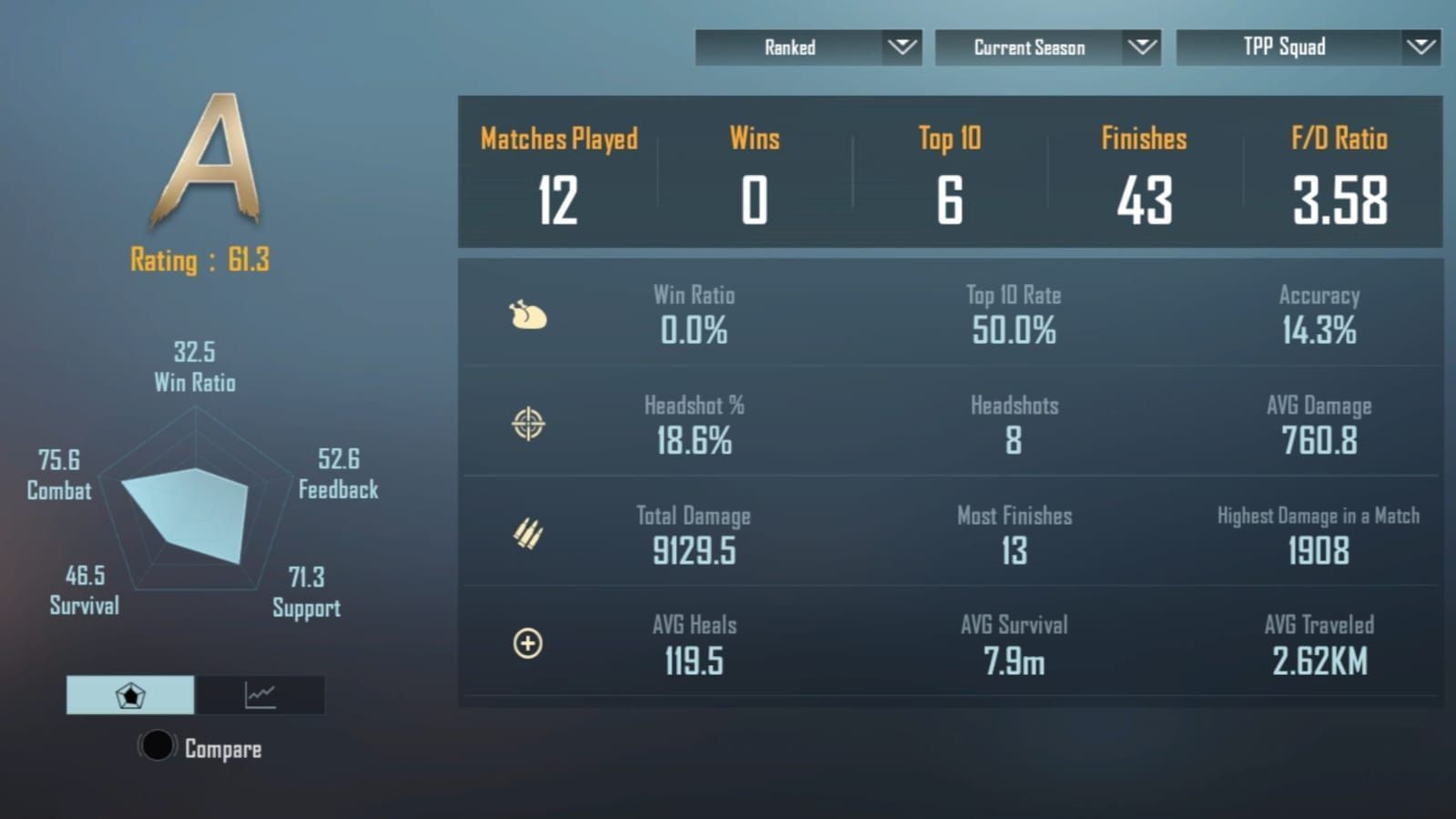This screenshot has width=1456, height=819.
Task: Click the plus circle icon beside AVG Heals
Action: [528, 644]
